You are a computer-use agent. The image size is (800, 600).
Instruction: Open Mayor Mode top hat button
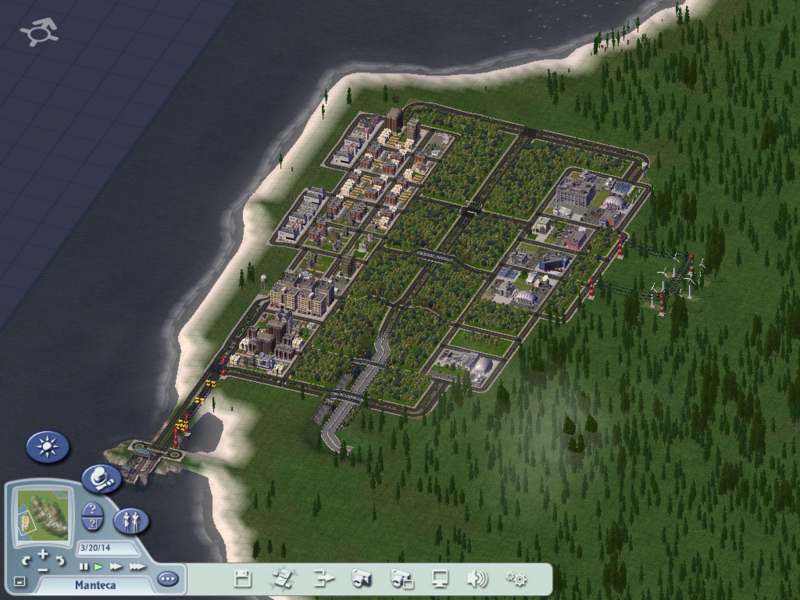tap(98, 478)
